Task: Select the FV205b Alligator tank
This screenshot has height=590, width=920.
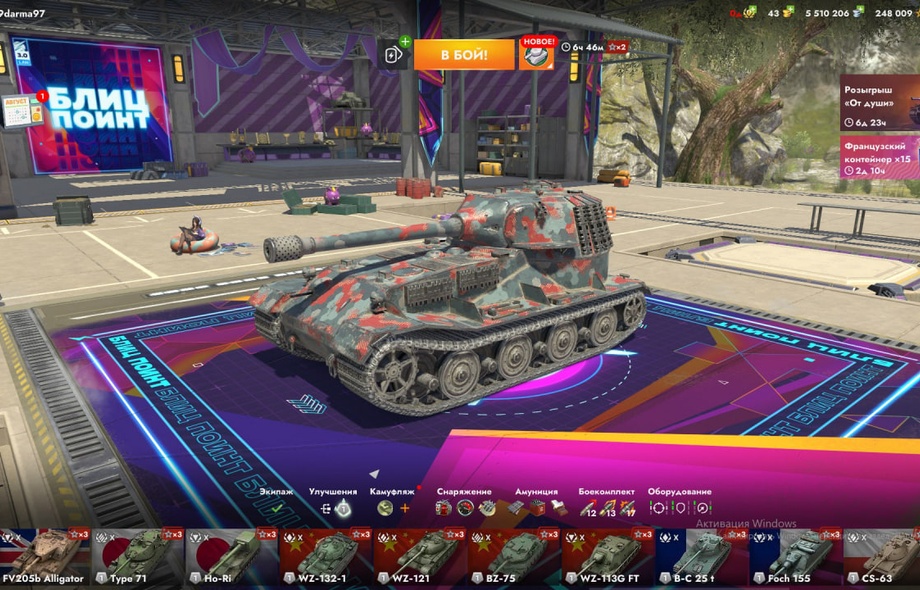Action: point(45,558)
